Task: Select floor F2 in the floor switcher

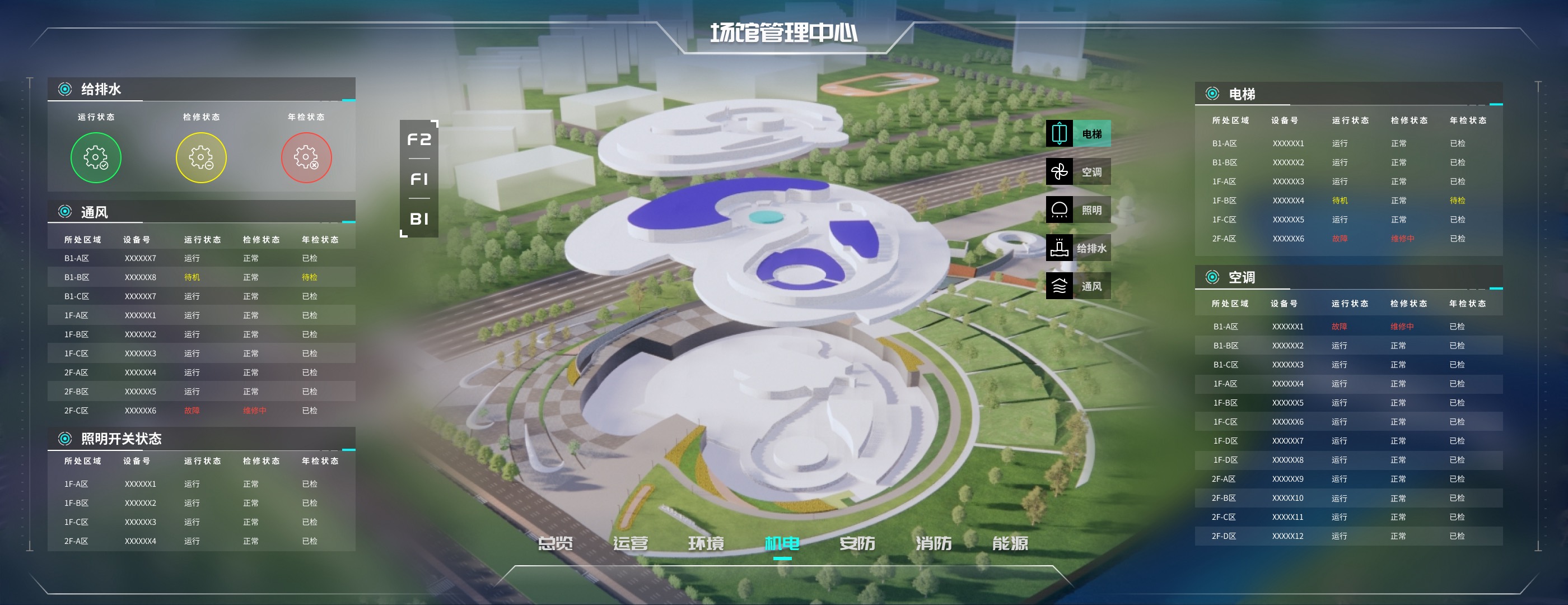Action: (419, 139)
